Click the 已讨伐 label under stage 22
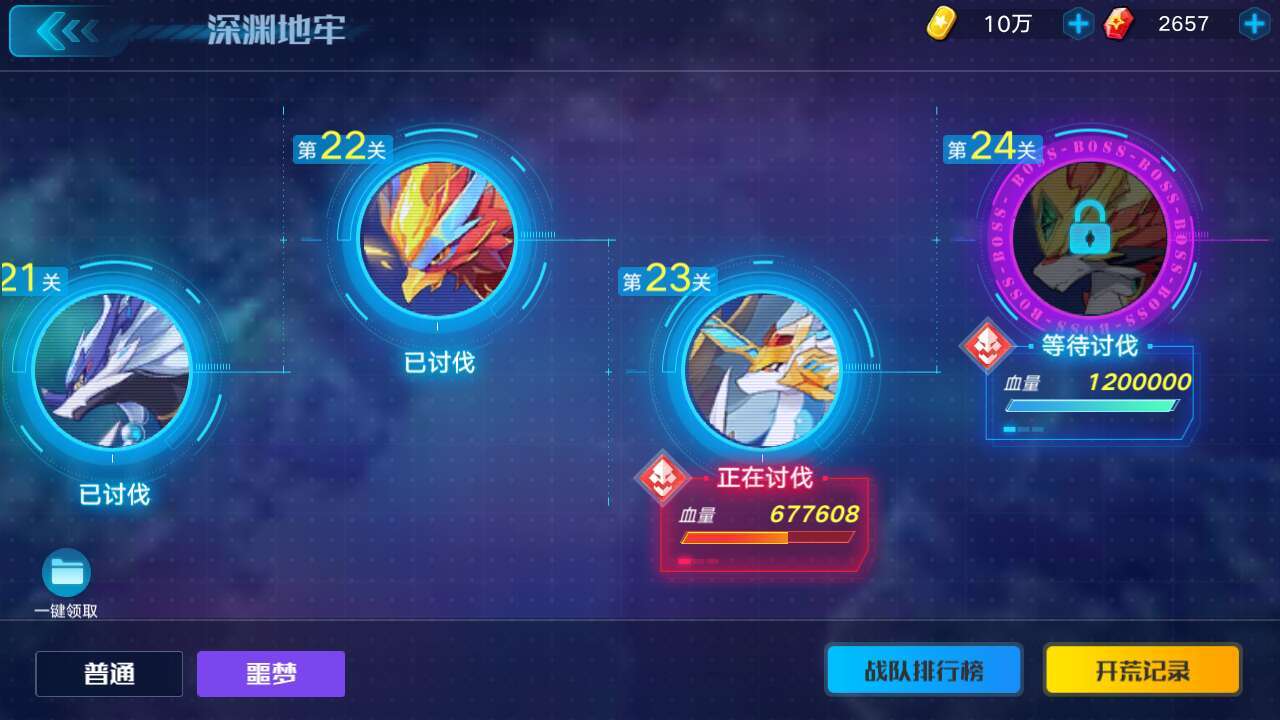Viewport: 1280px width, 720px height. (436, 362)
